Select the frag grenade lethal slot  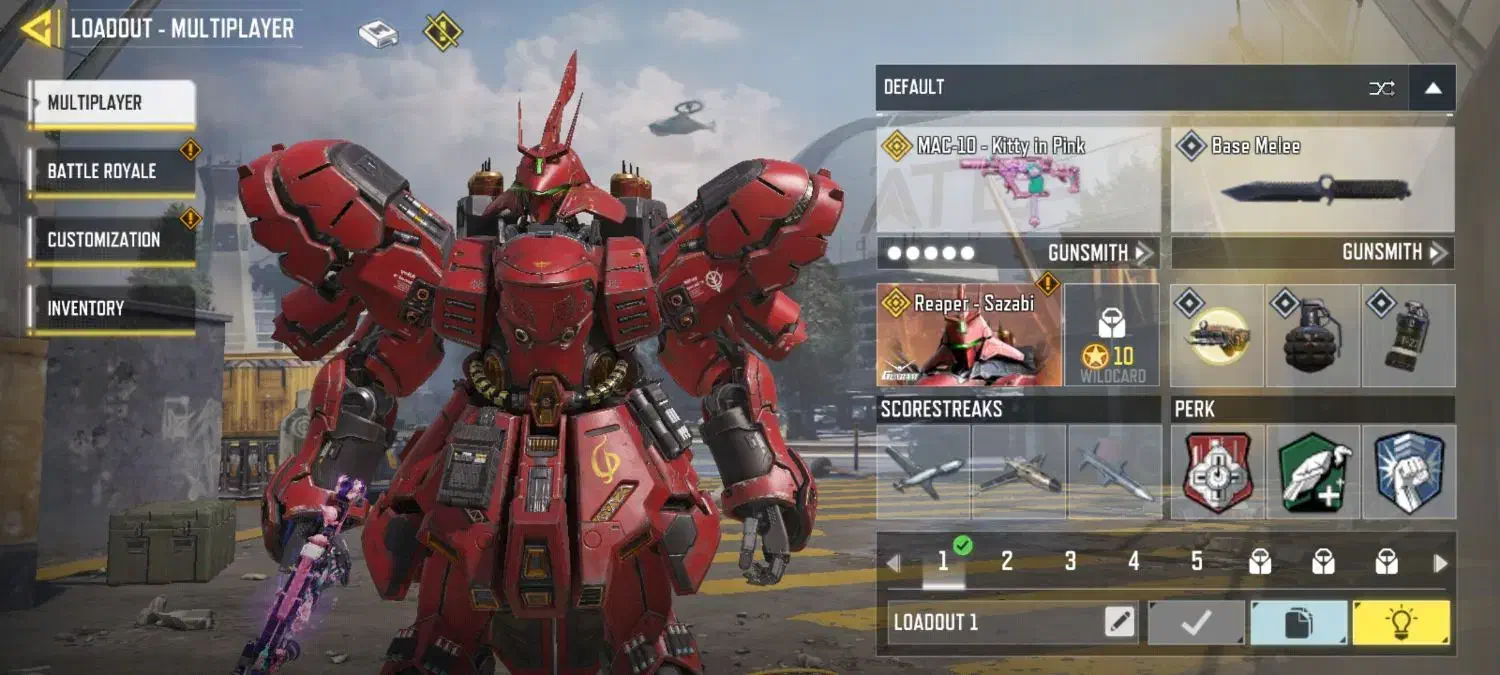[1312, 336]
